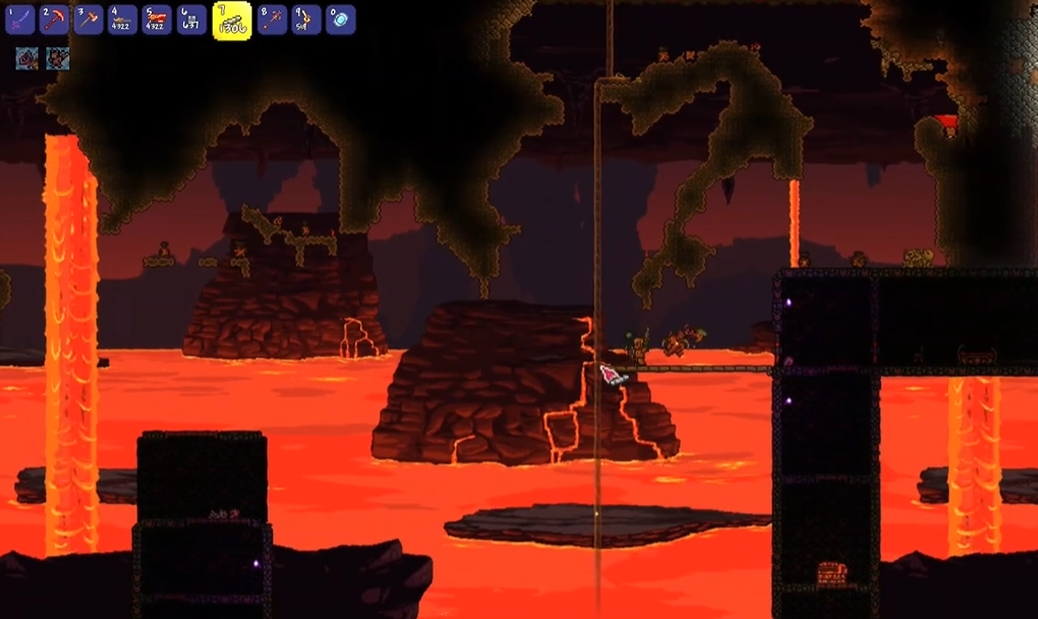Use the magic mirror in slot 0

(340, 19)
